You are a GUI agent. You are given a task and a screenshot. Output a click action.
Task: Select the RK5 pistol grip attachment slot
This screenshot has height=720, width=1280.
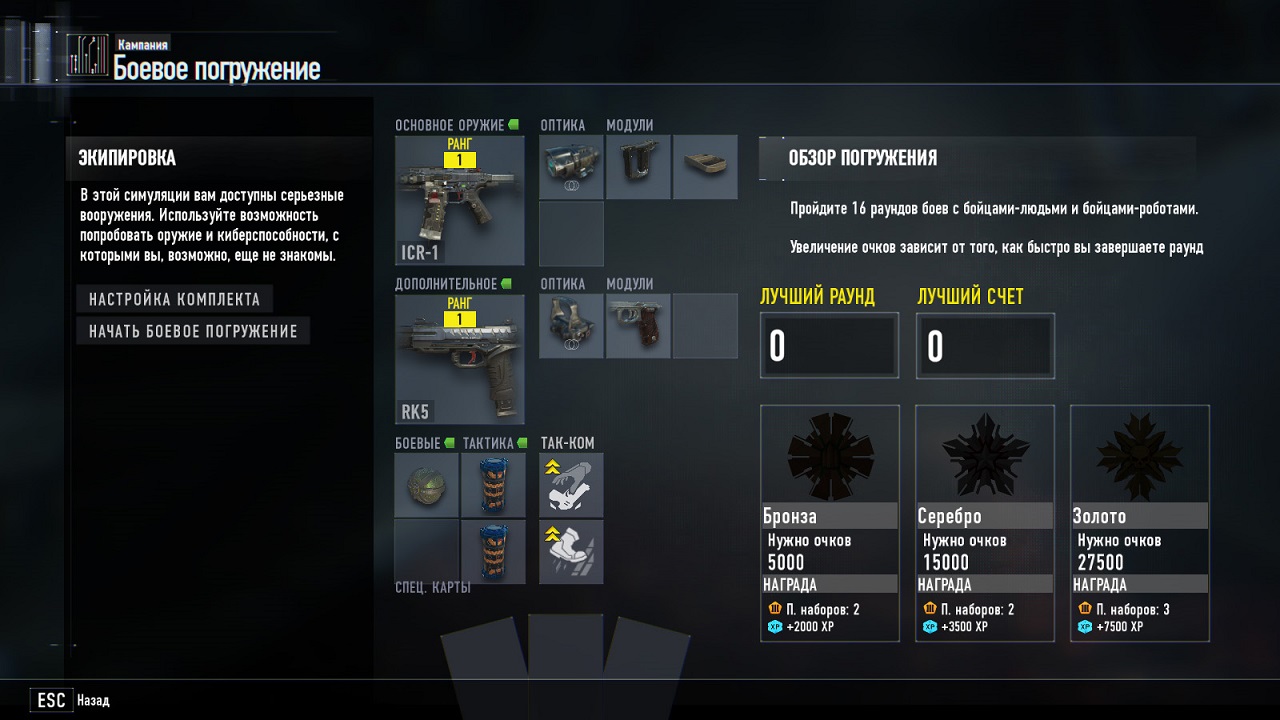(638, 326)
